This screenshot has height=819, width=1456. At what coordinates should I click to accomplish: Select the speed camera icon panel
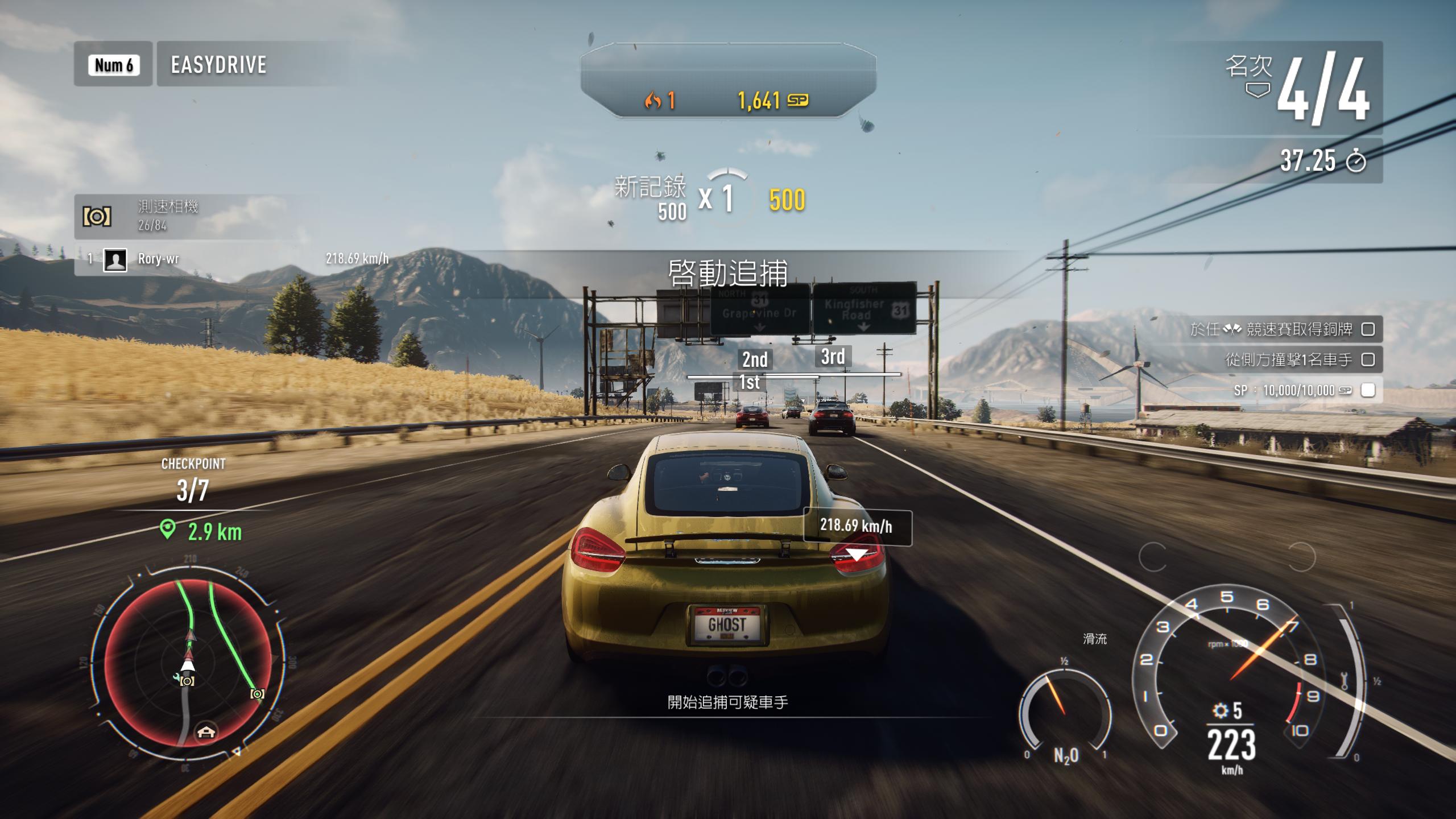pyautogui.click(x=97, y=217)
